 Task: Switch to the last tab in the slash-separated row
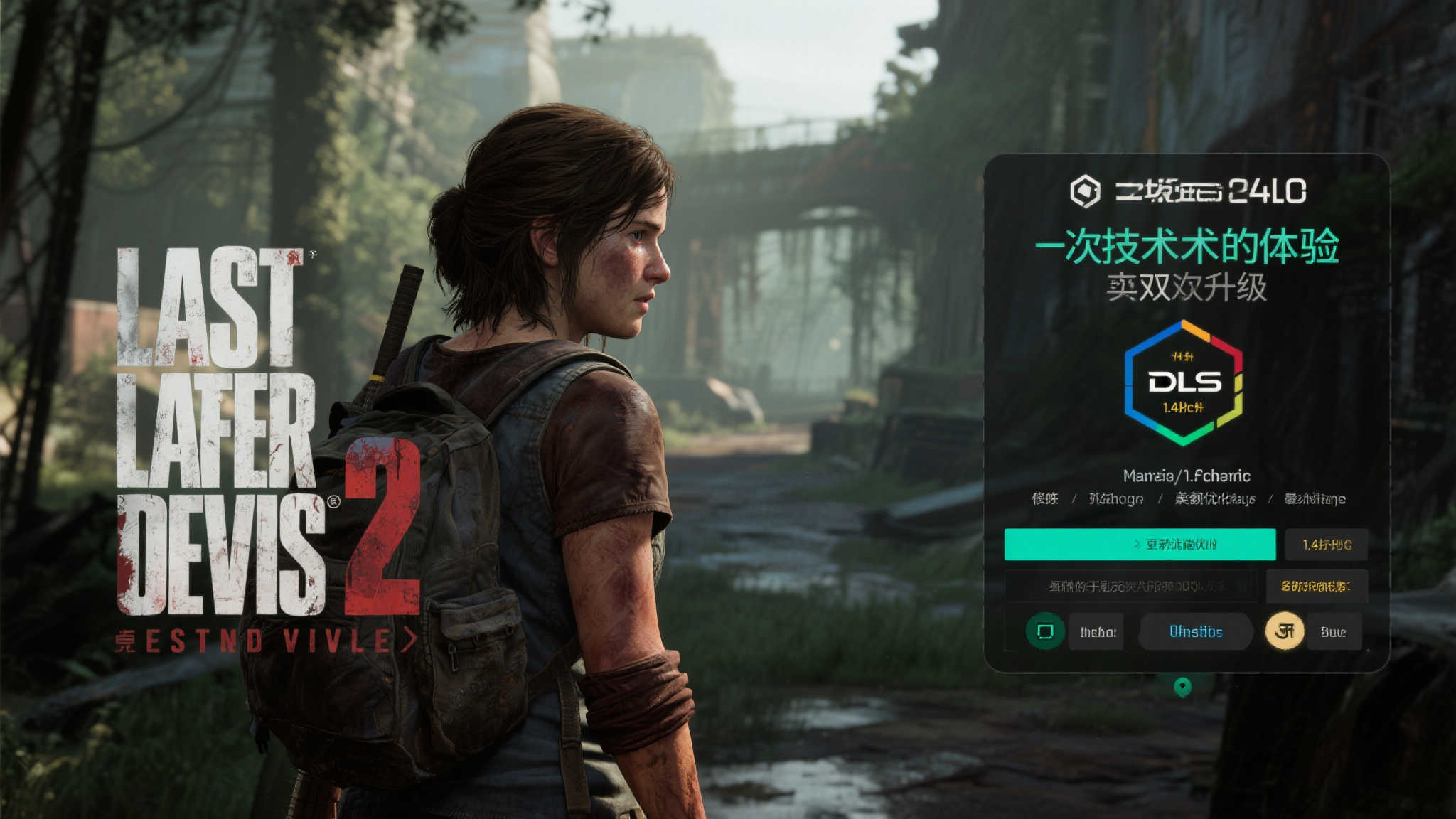point(1315,498)
